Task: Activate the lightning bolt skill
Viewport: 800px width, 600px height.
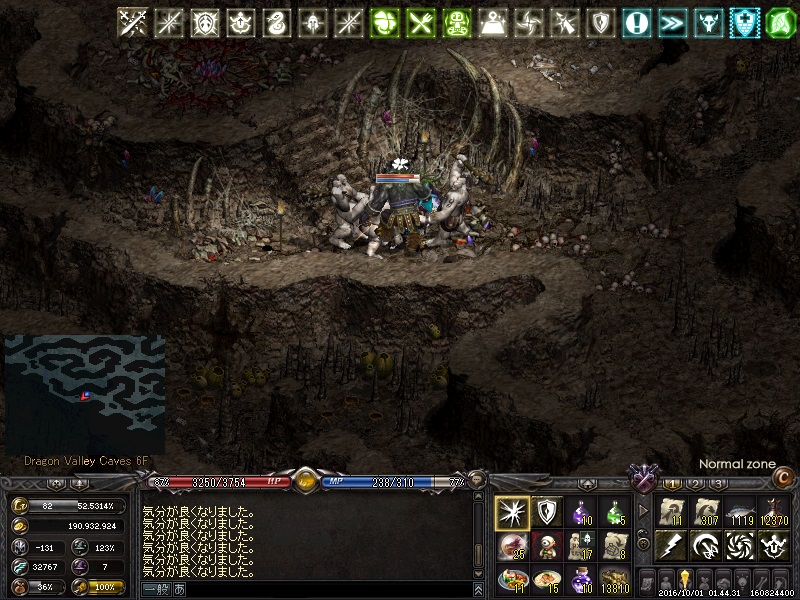Action: (x=672, y=546)
